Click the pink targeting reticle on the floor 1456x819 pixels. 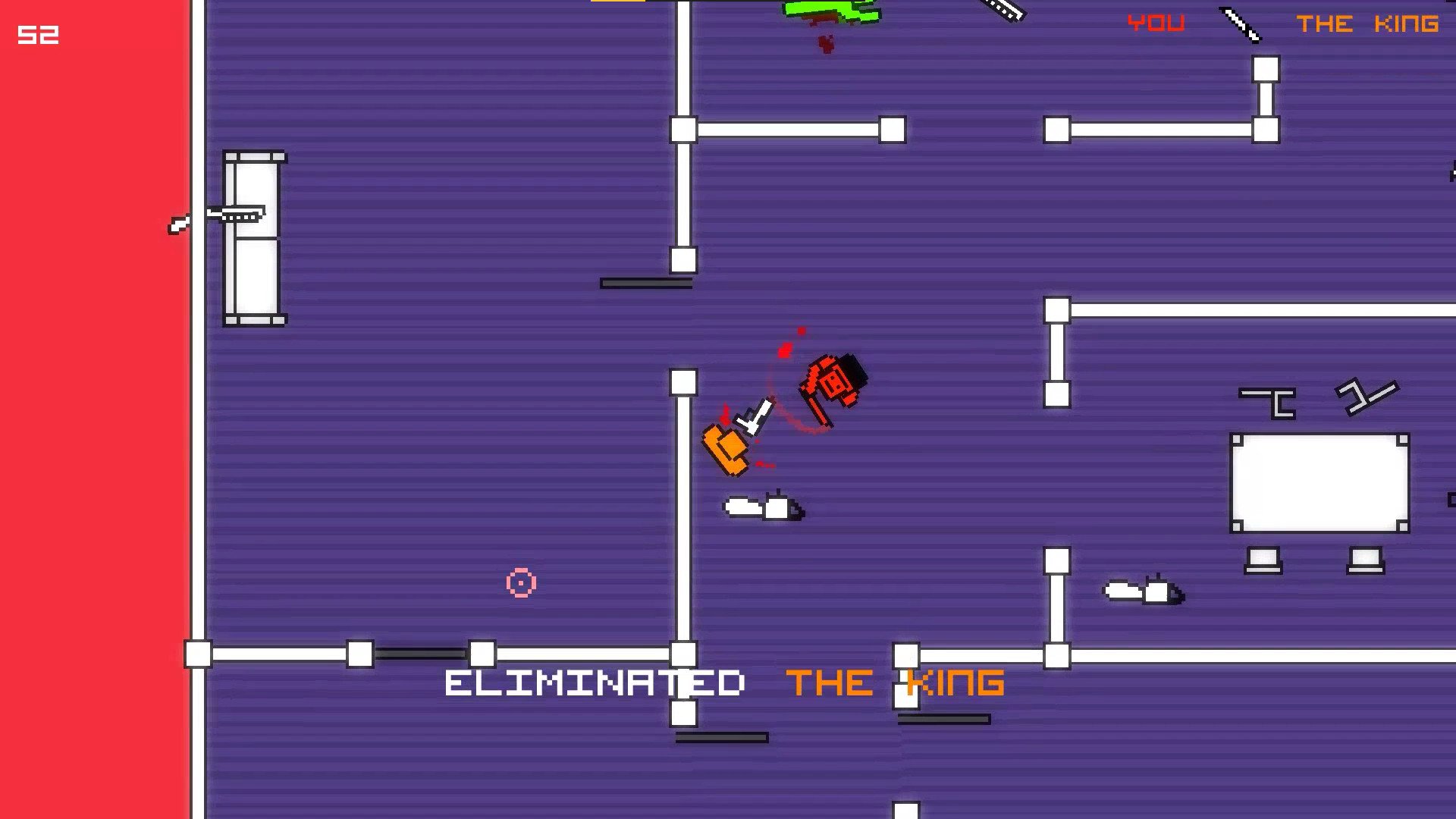pos(519,583)
